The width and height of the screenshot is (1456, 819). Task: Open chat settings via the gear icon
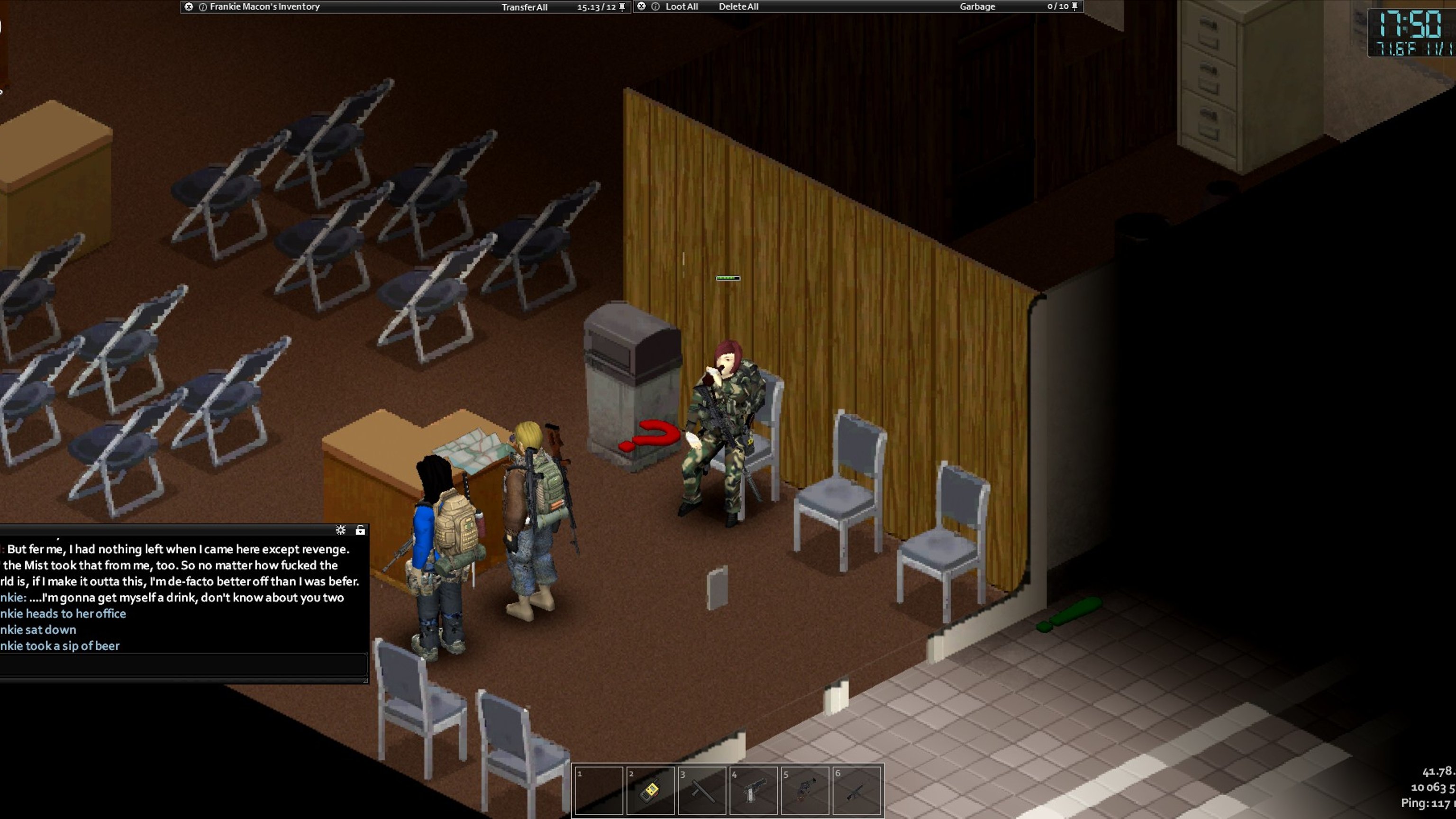click(340, 529)
